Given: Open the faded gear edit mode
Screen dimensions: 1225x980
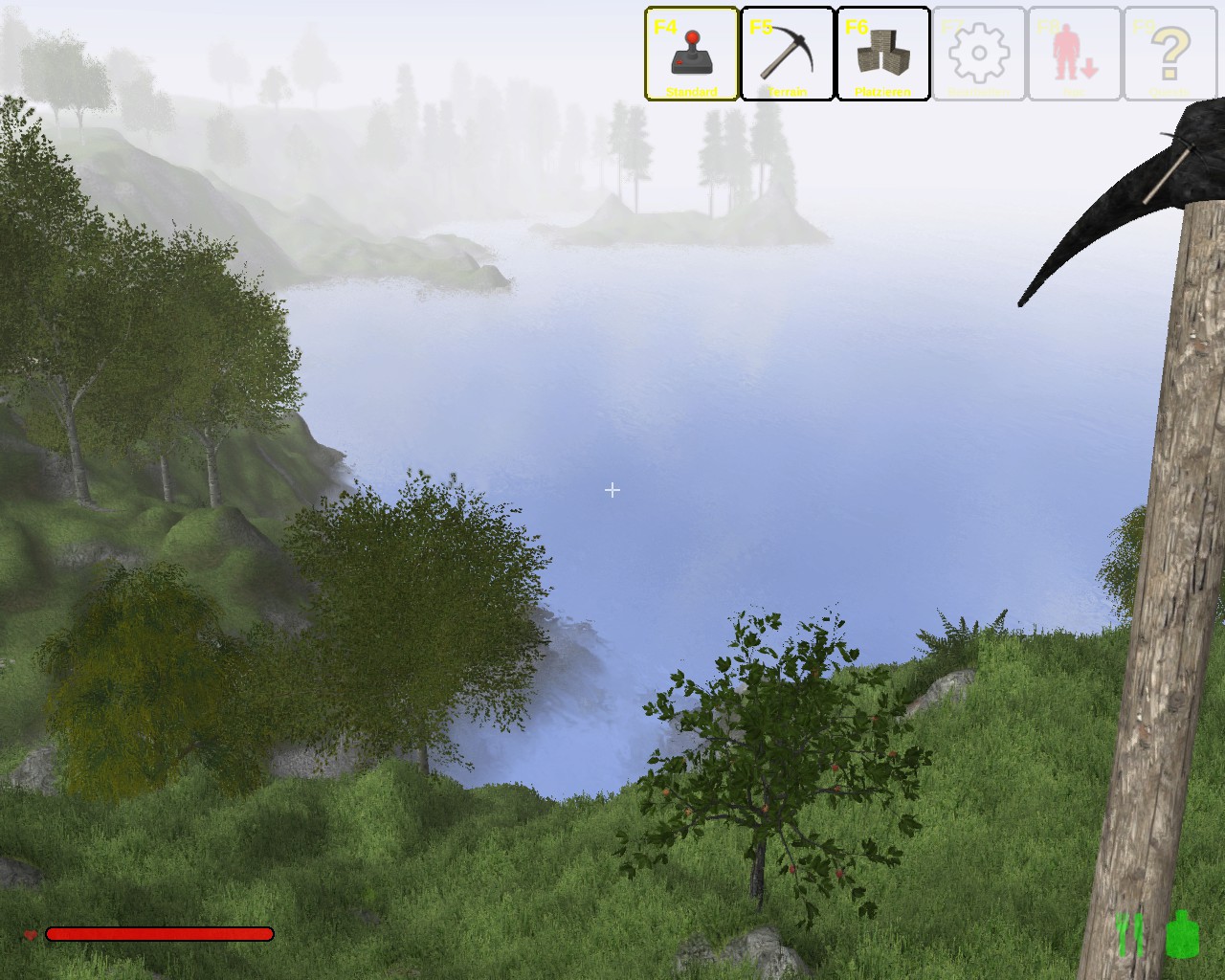Looking at the screenshot, I should coord(978,54).
